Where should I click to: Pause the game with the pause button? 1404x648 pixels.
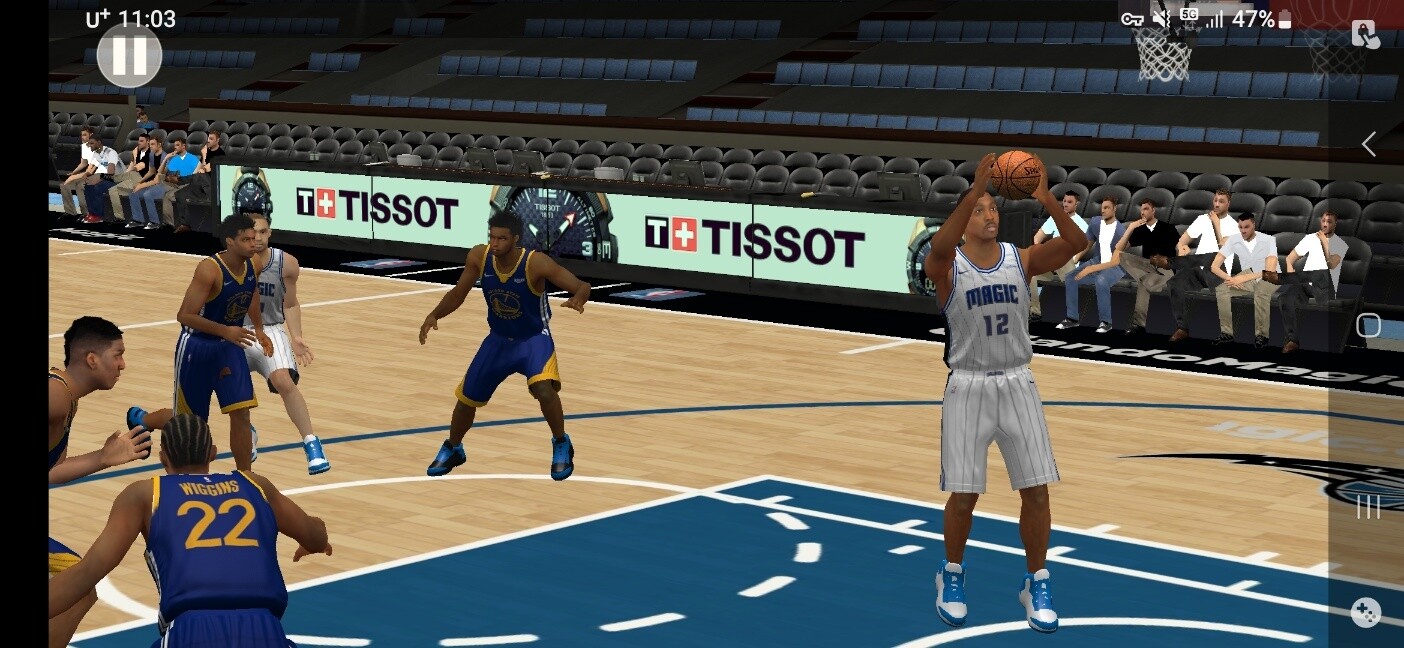pos(129,55)
